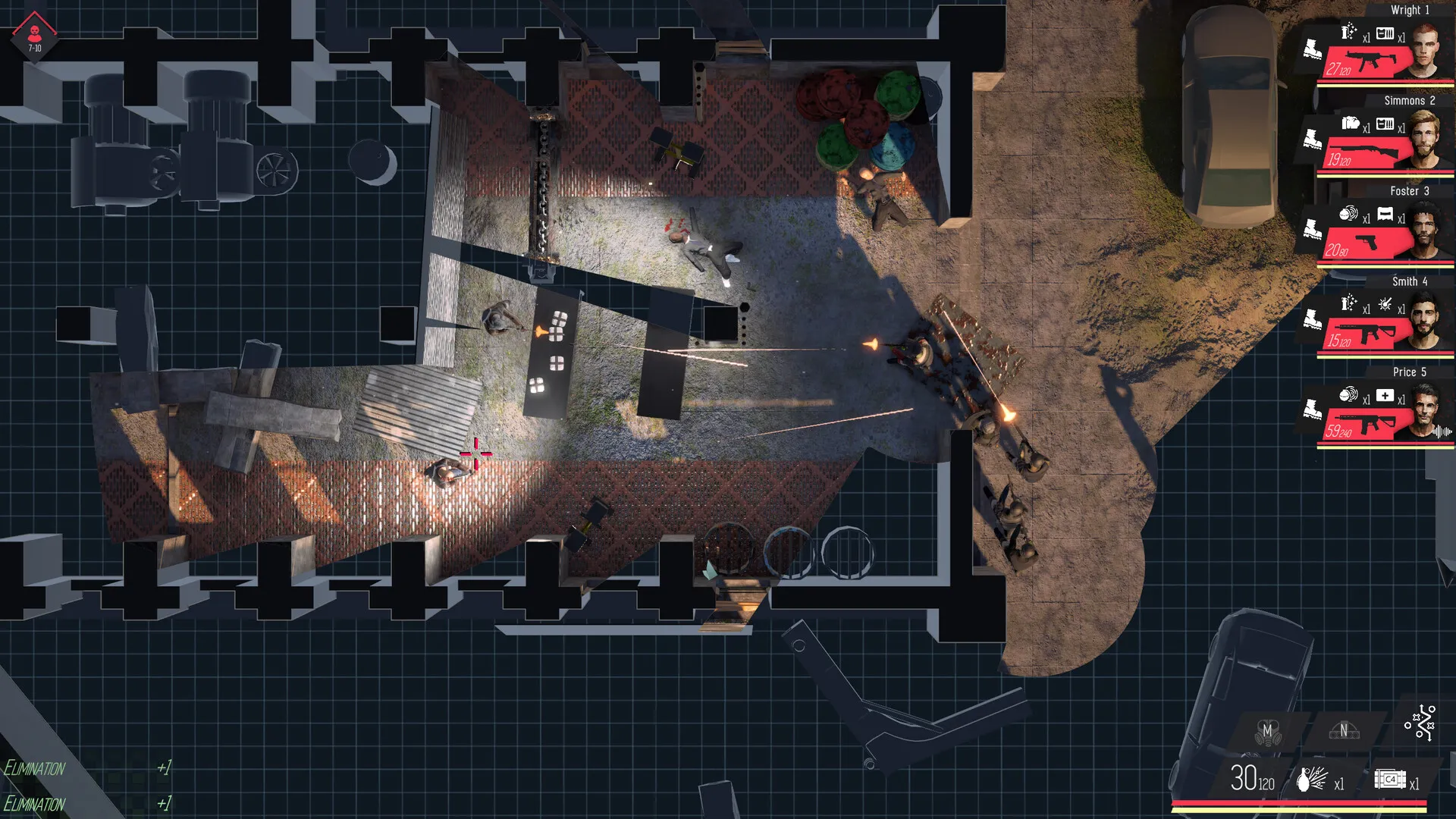Select the C4 explosive slot

pyautogui.click(x=1389, y=780)
